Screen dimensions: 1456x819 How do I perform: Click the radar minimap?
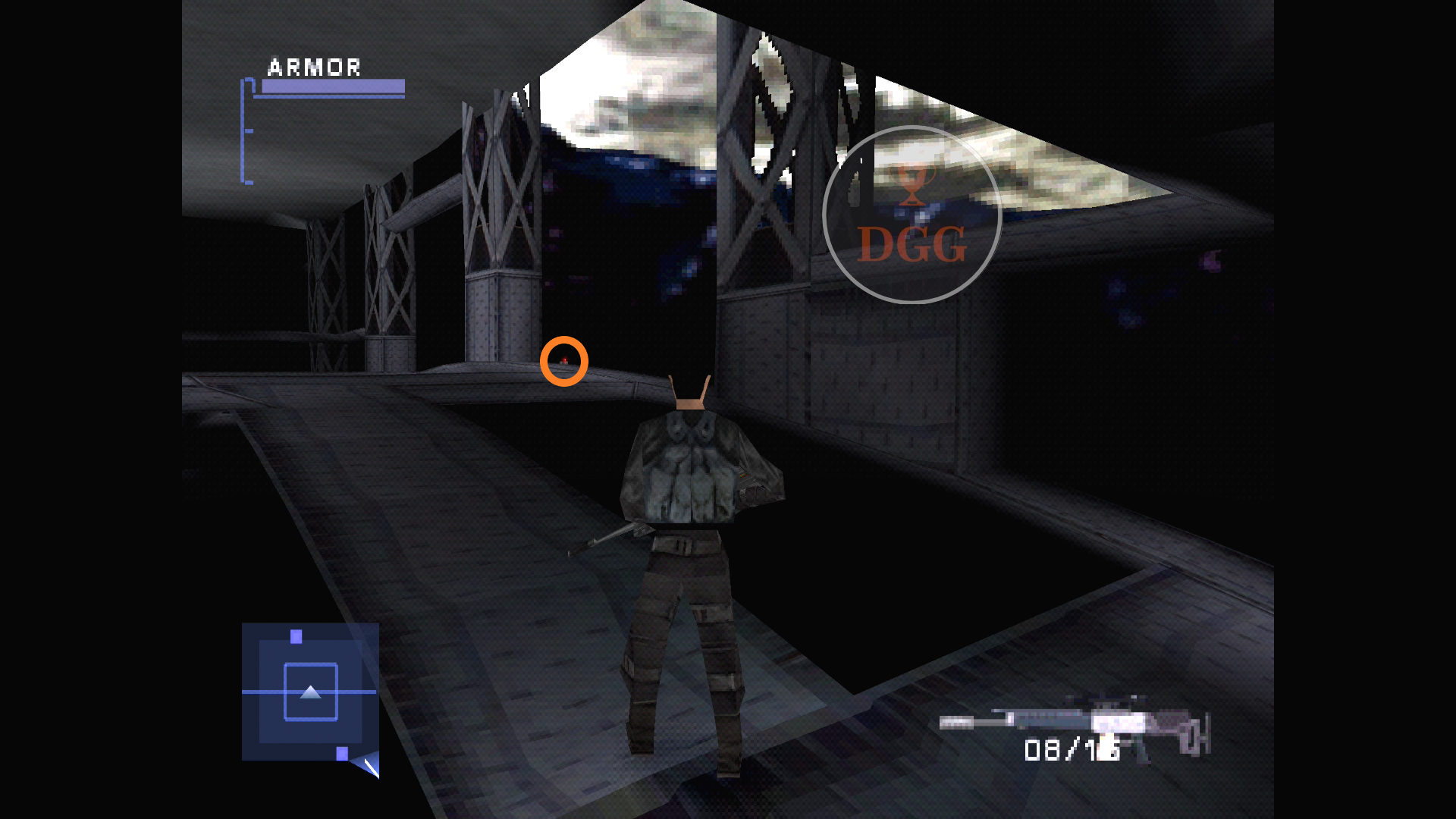(x=310, y=692)
